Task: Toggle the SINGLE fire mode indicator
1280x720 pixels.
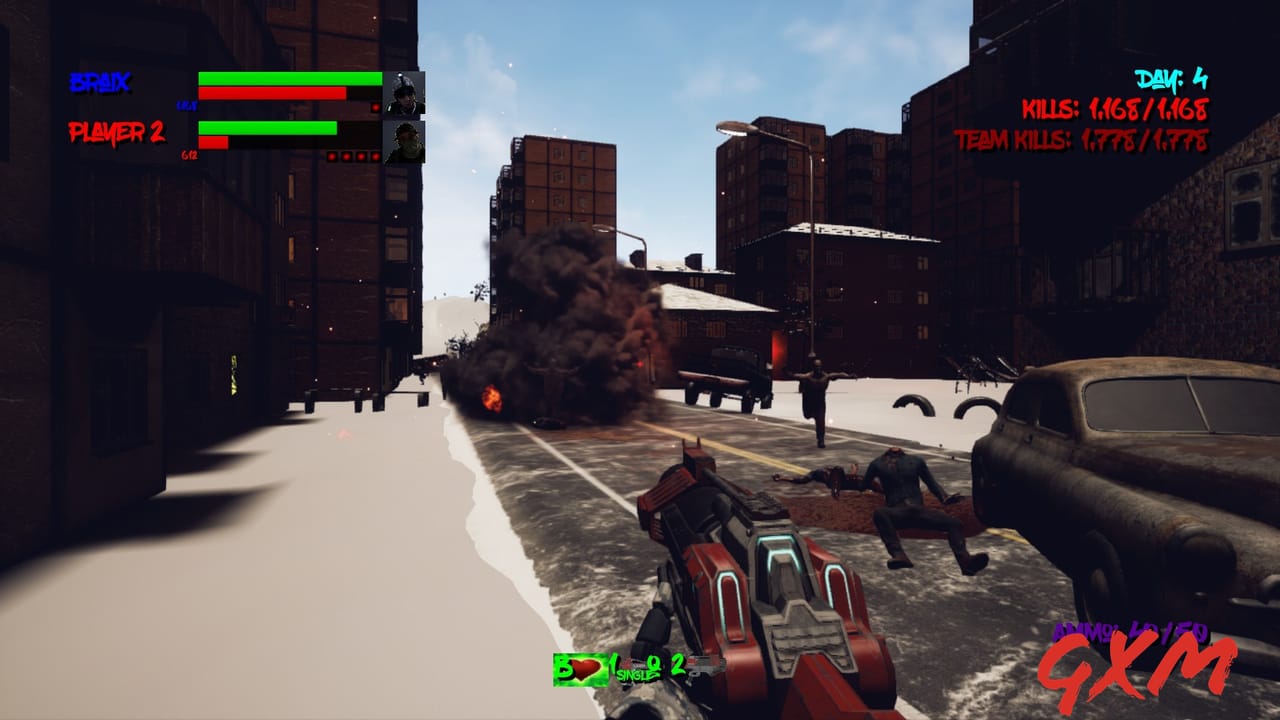Action: point(634,674)
